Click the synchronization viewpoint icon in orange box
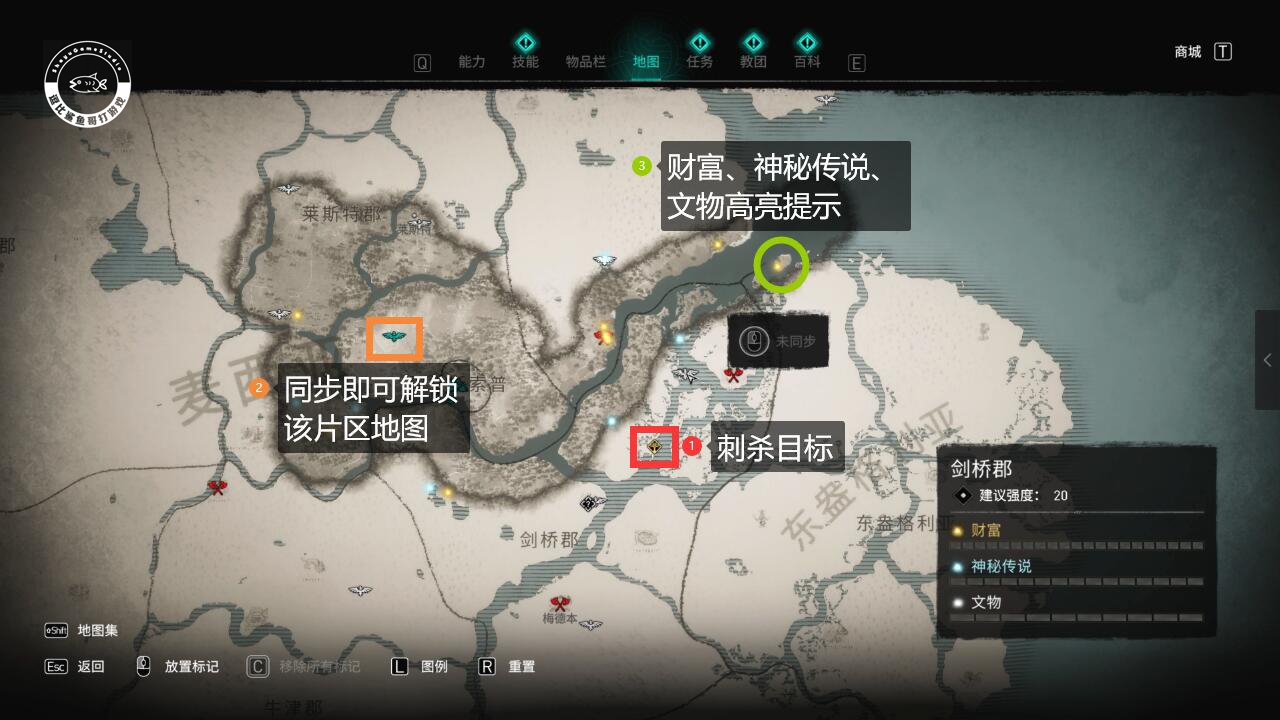This screenshot has height=720, width=1280. (393, 338)
